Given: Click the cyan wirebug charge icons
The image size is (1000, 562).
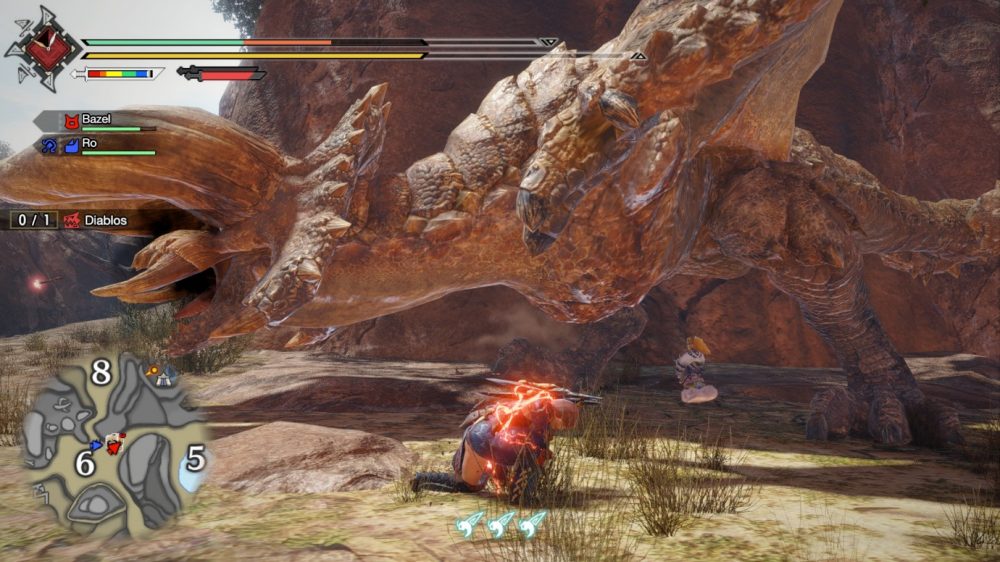Looking at the screenshot, I should pos(501,523).
